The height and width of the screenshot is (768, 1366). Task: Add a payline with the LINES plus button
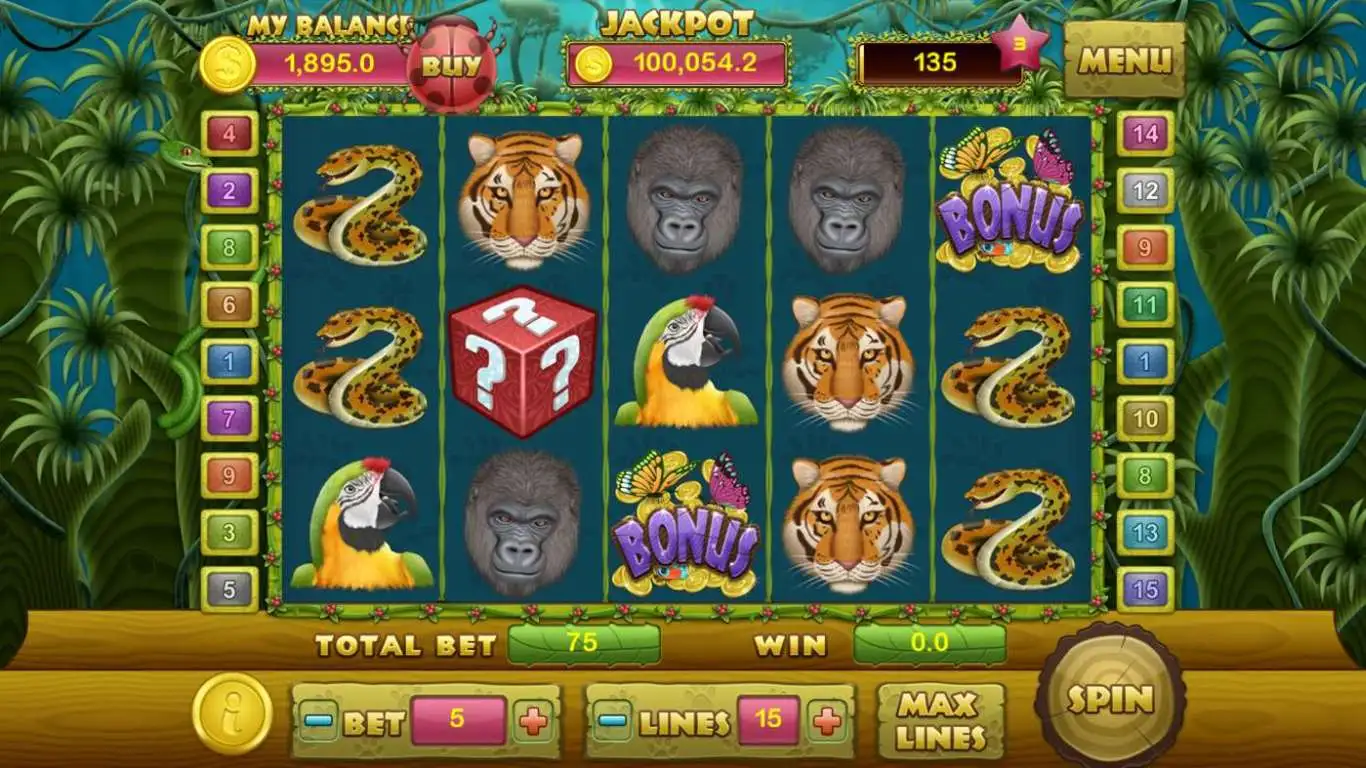pyautogui.click(x=826, y=721)
